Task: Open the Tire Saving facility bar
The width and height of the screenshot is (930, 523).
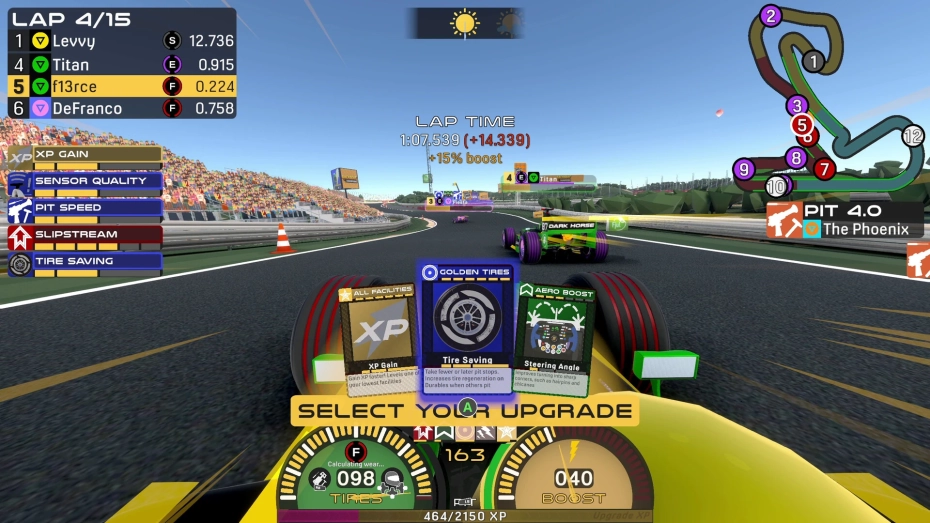Action: pos(85,263)
